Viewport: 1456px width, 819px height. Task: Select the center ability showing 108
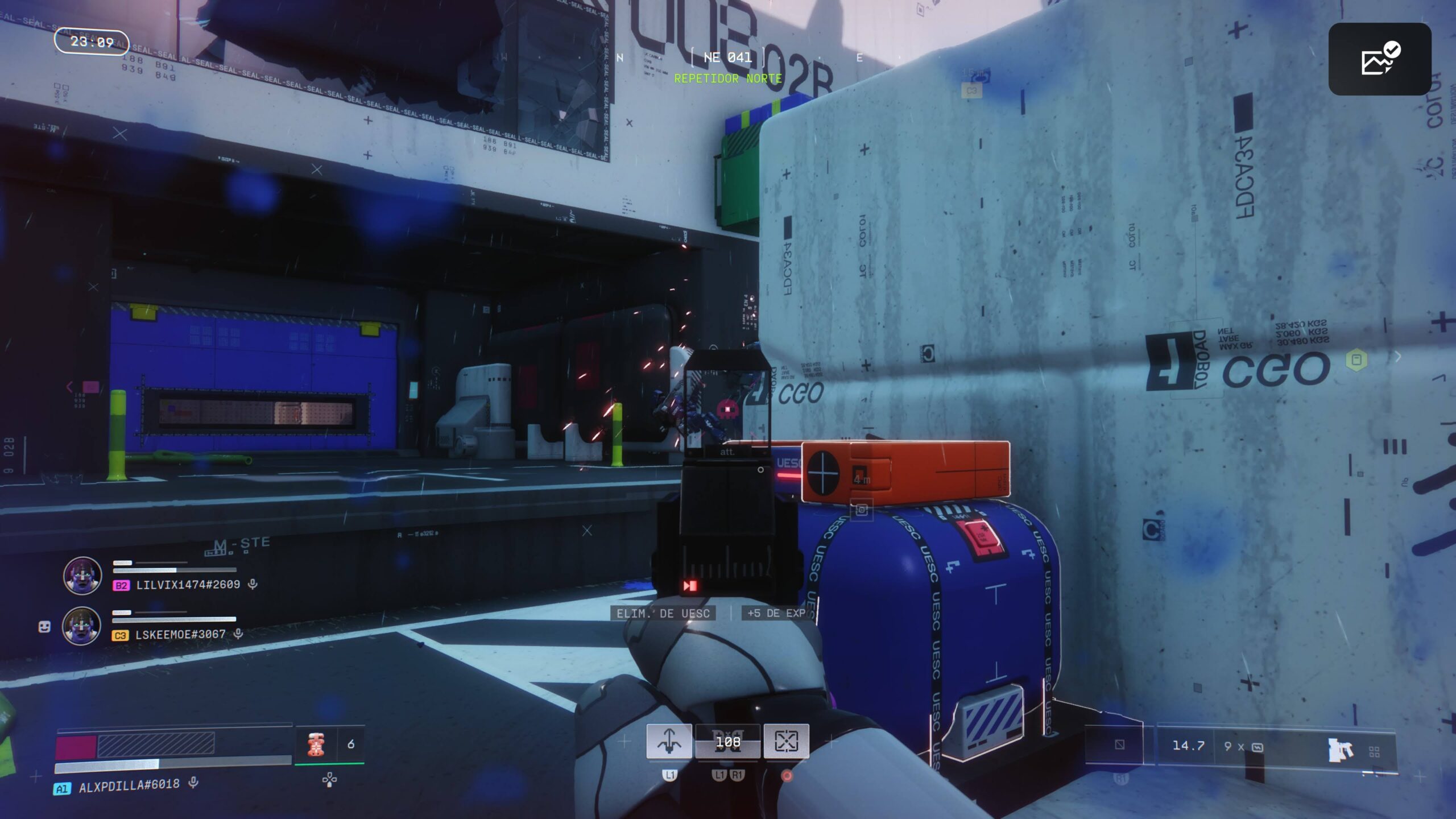(x=728, y=742)
